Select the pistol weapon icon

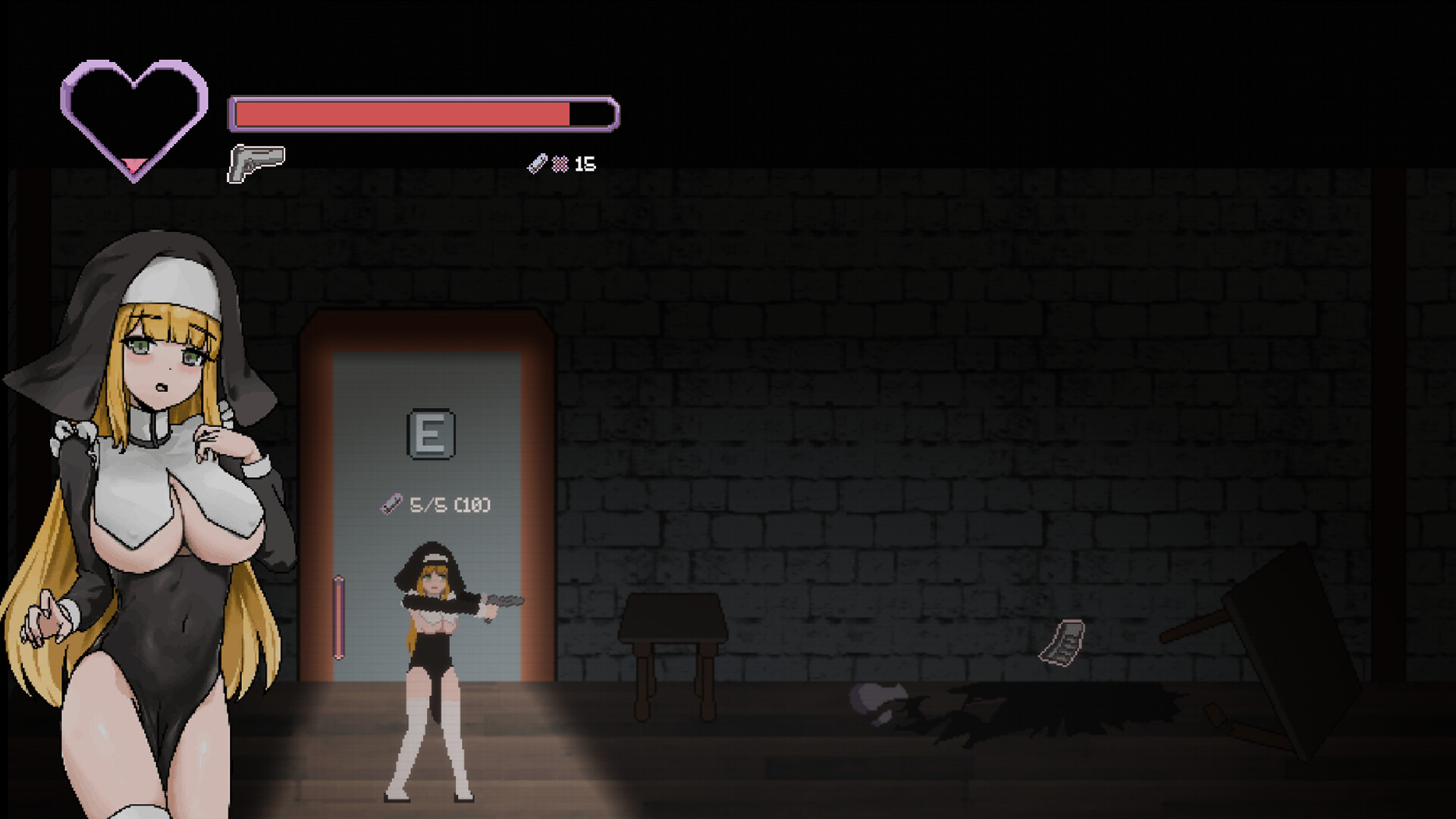pyautogui.click(x=256, y=162)
